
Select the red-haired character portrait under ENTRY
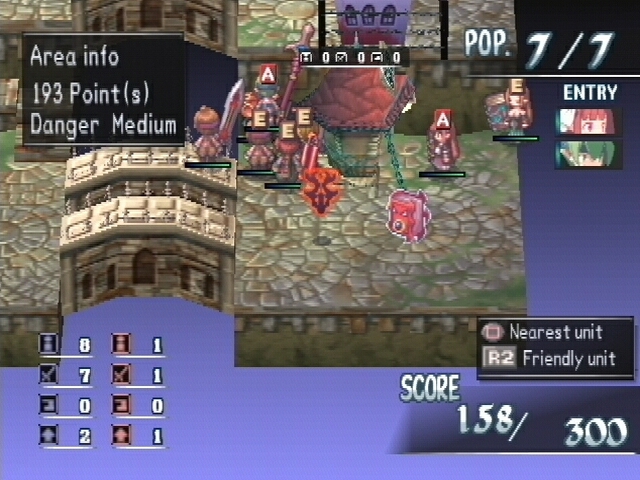[x=588, y=121]
